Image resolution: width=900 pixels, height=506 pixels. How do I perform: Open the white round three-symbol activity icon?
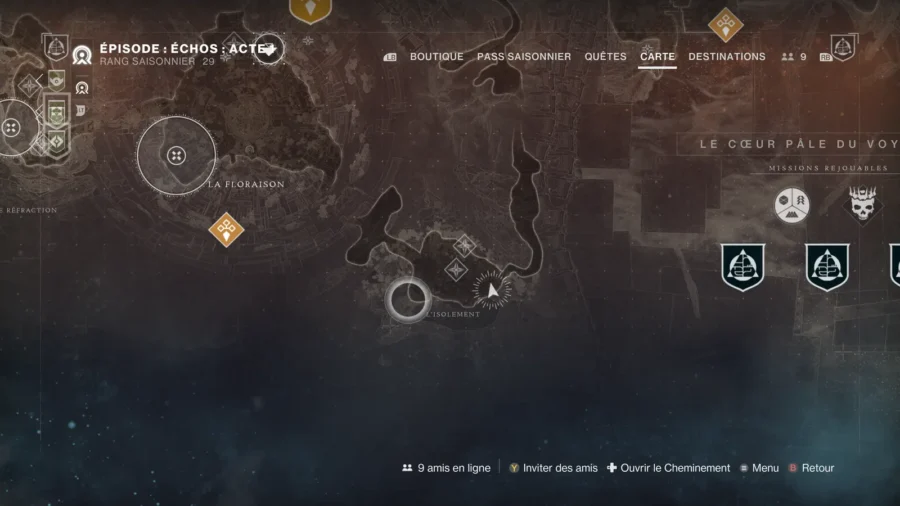791,206
